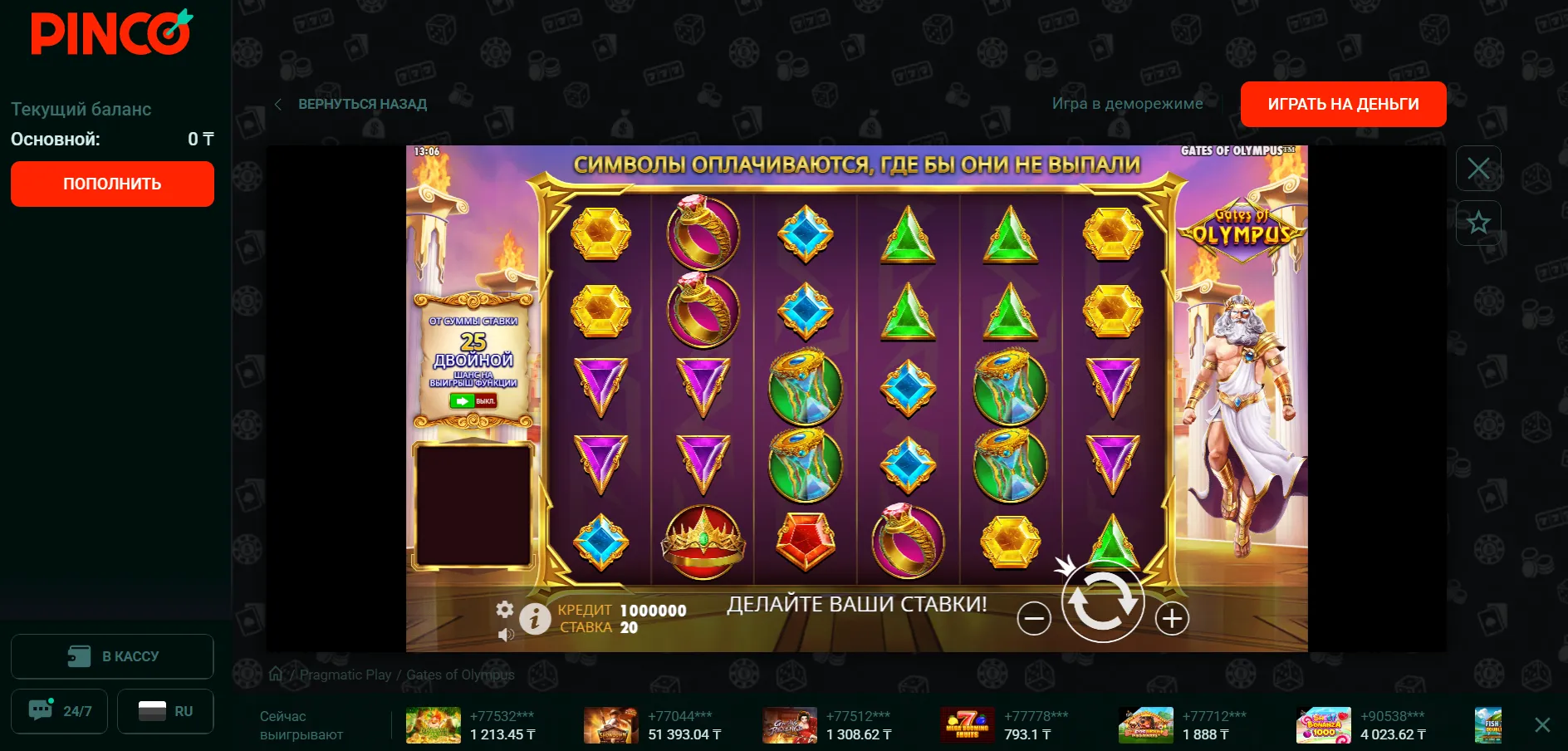Open the RU language selector
1568x751 pixels.
pos(165,711)
